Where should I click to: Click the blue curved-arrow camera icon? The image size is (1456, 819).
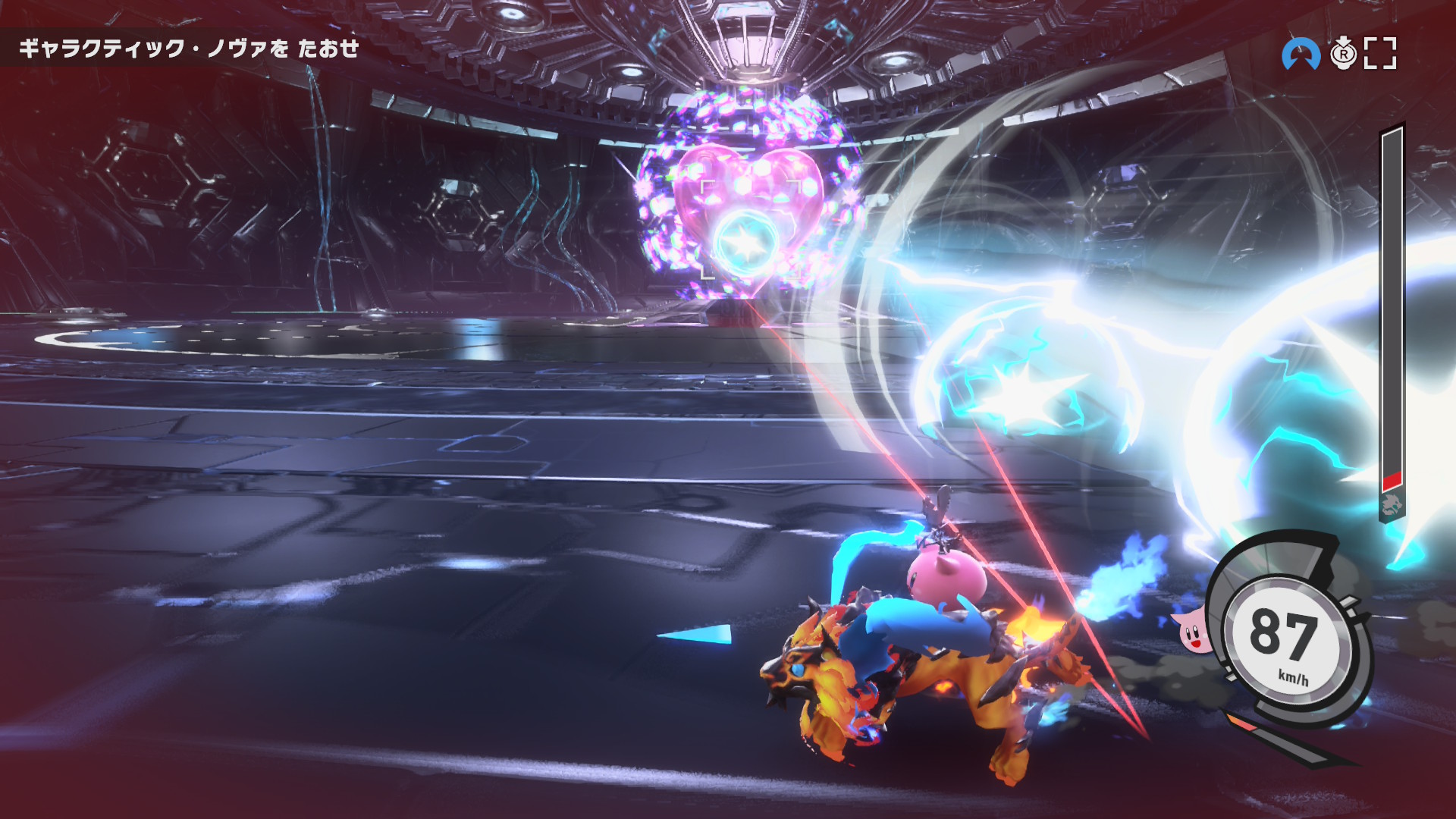[1301, 54]
